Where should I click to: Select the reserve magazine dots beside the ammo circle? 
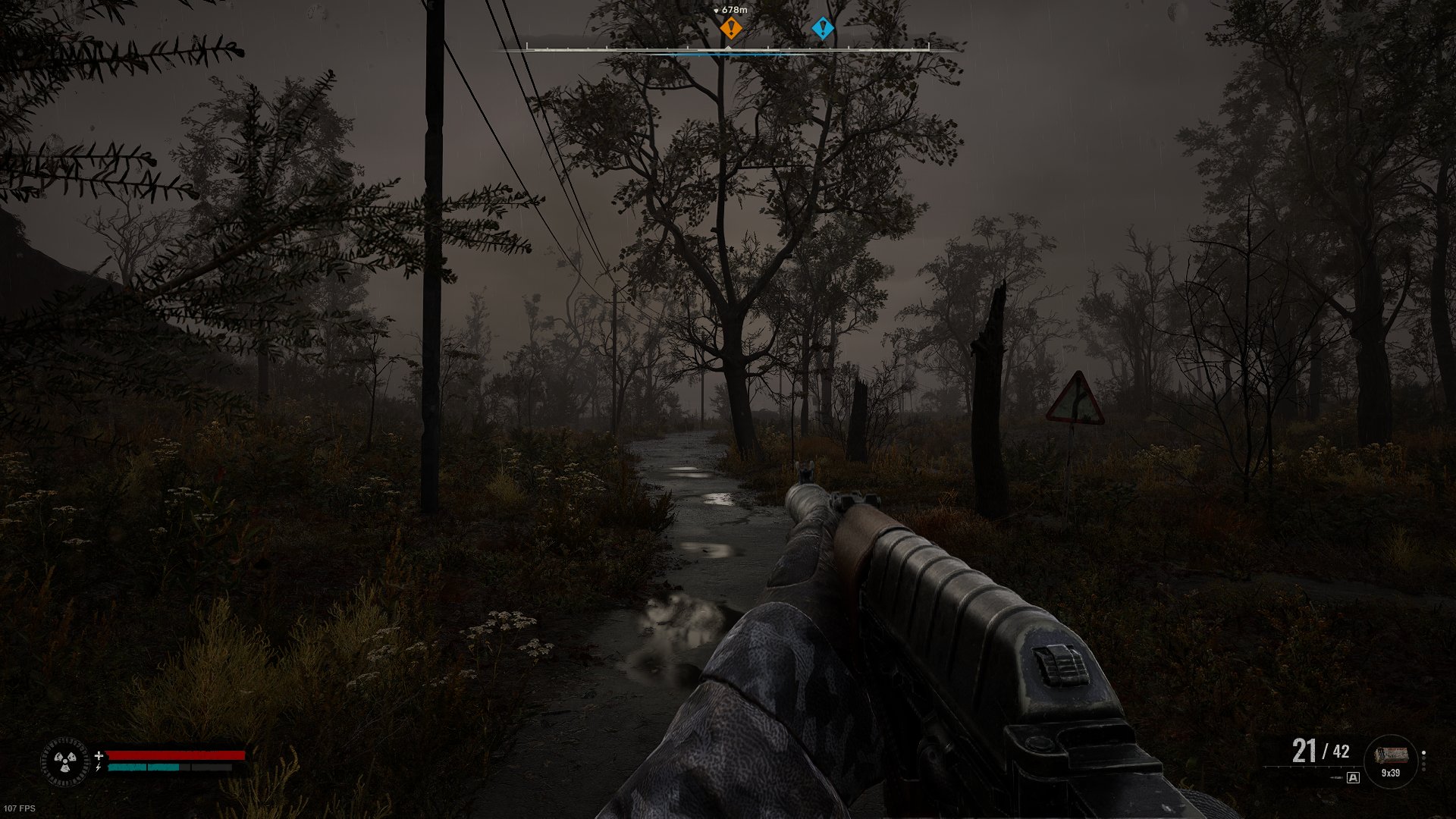(x=1423, y=761)
